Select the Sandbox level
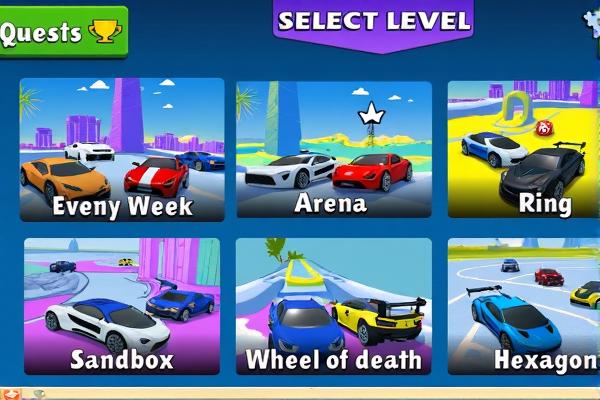 tap(122, 306)
